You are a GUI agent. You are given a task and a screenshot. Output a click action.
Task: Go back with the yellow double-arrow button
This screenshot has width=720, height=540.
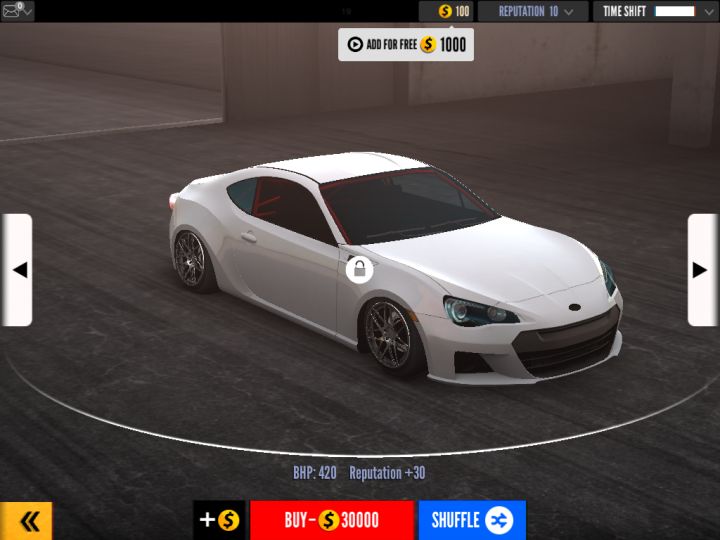pos(27,521)
